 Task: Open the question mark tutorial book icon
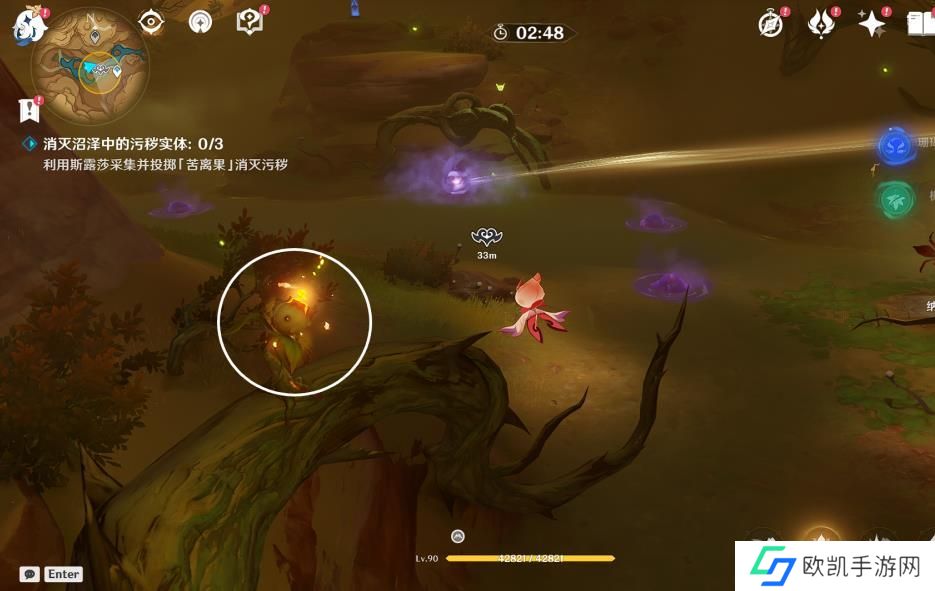click(x=248, y=21)
